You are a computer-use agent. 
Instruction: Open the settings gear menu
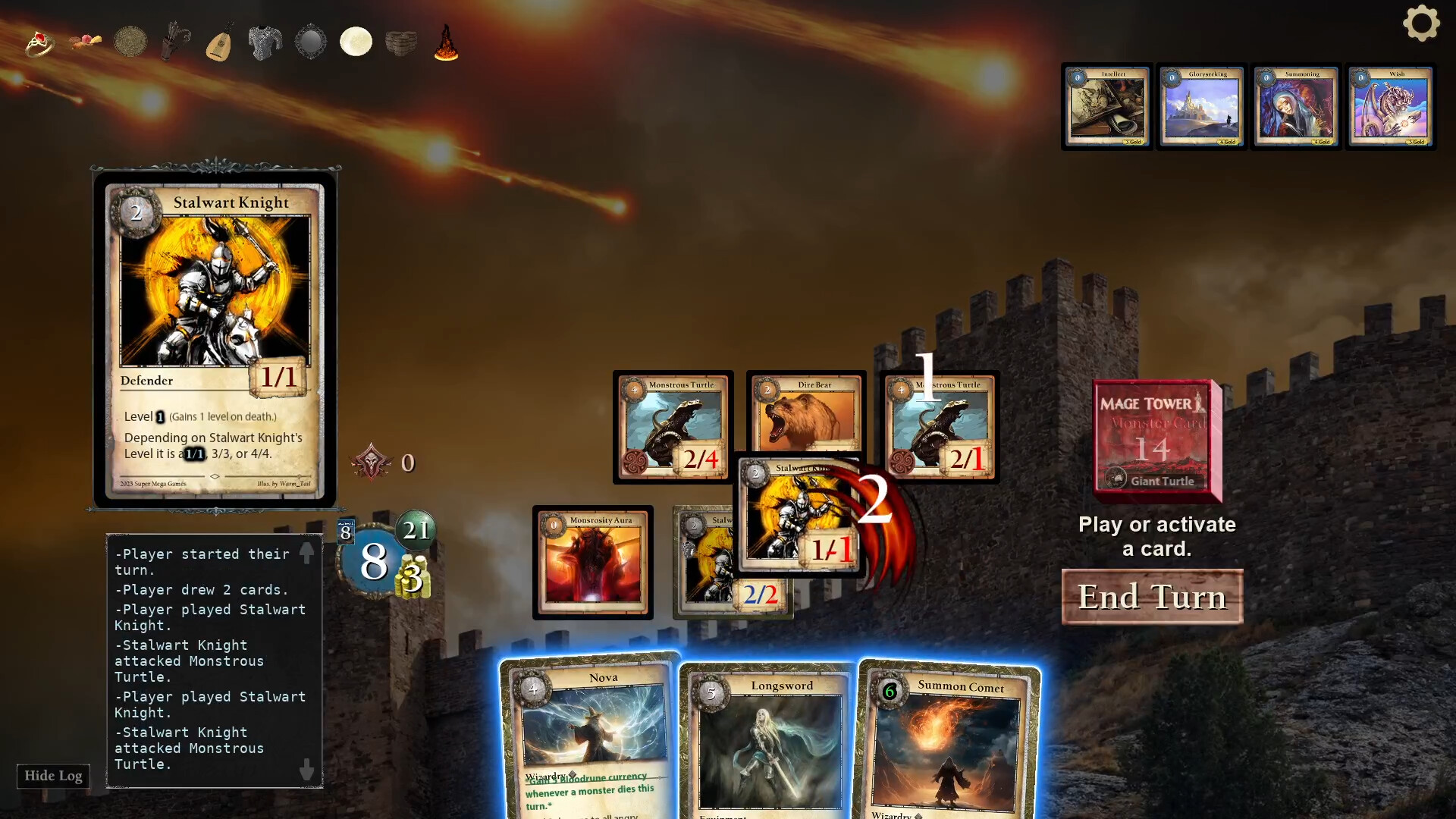pos(1422,24)
